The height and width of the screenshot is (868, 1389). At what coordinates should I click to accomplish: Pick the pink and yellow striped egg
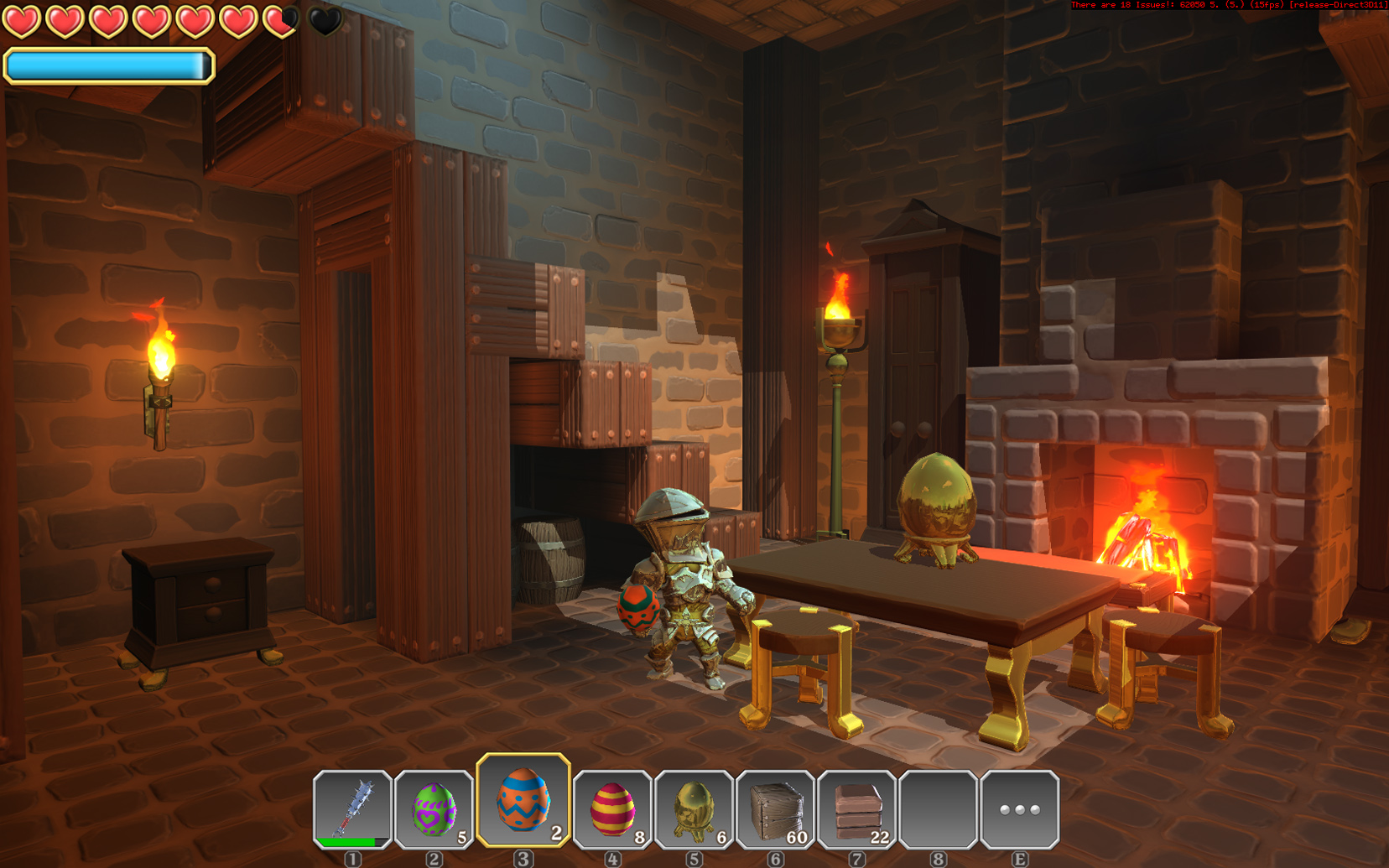tap(612, 809)
